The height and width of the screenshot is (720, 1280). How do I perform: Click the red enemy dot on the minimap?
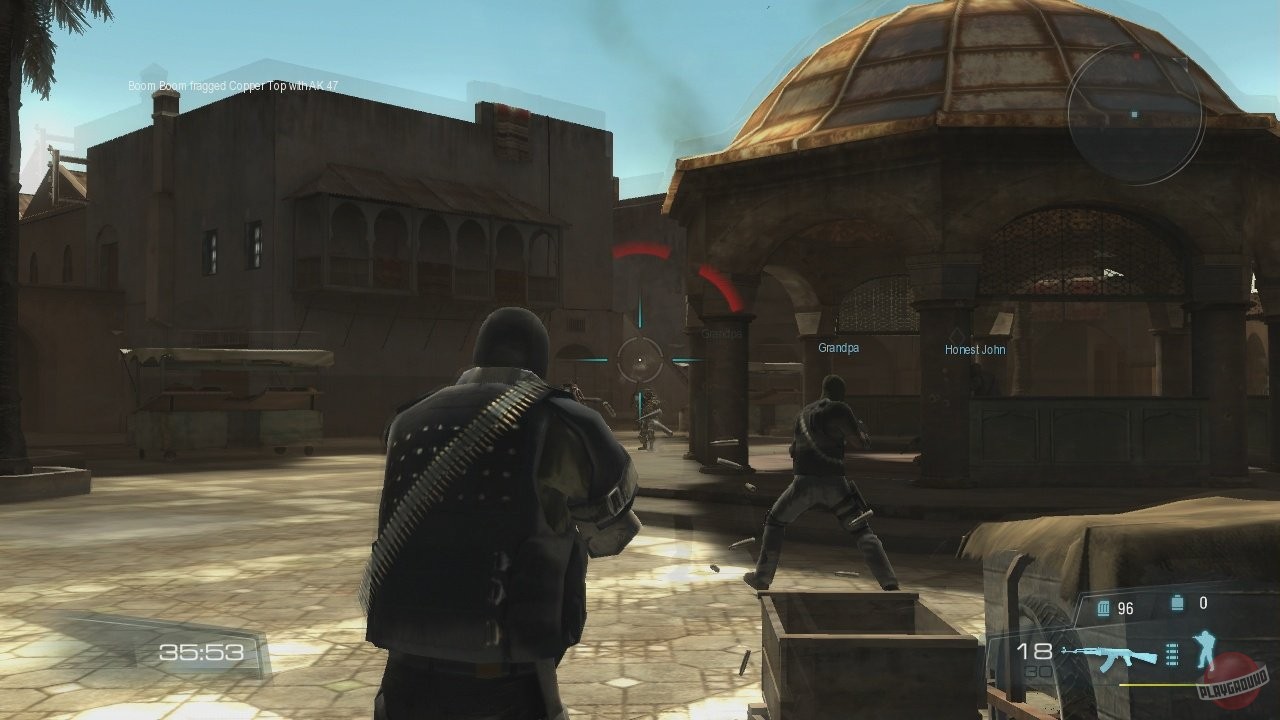coord(1136,56)
